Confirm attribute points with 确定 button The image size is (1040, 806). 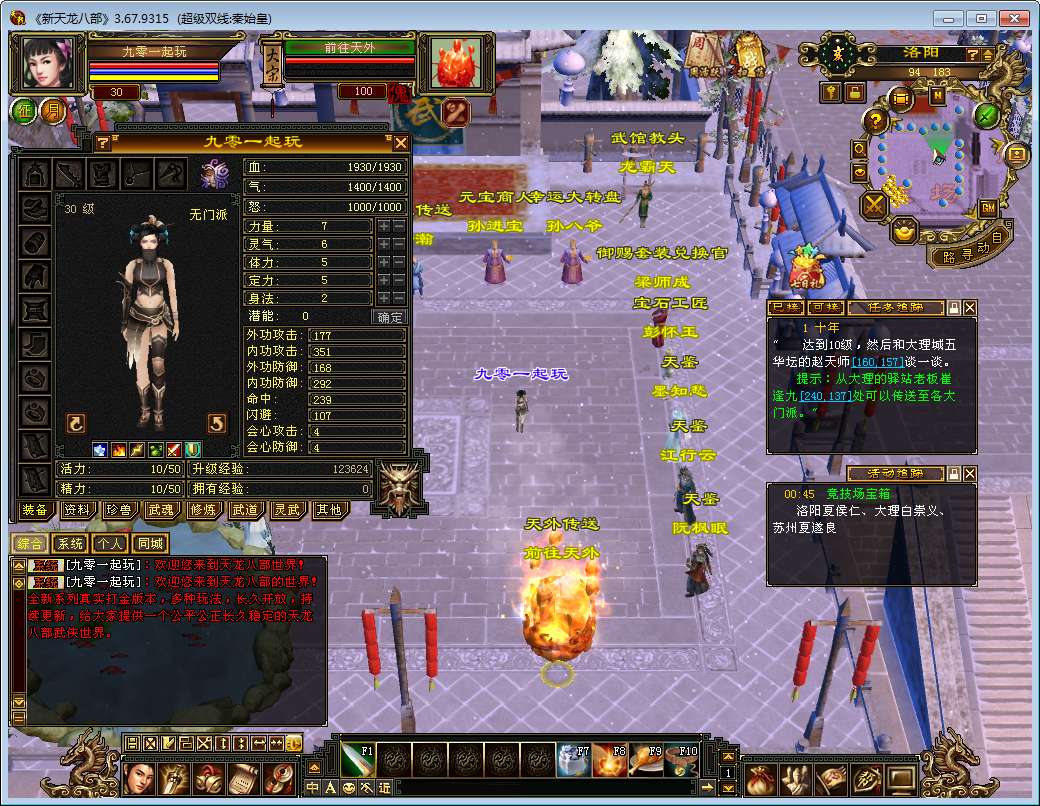389,317
